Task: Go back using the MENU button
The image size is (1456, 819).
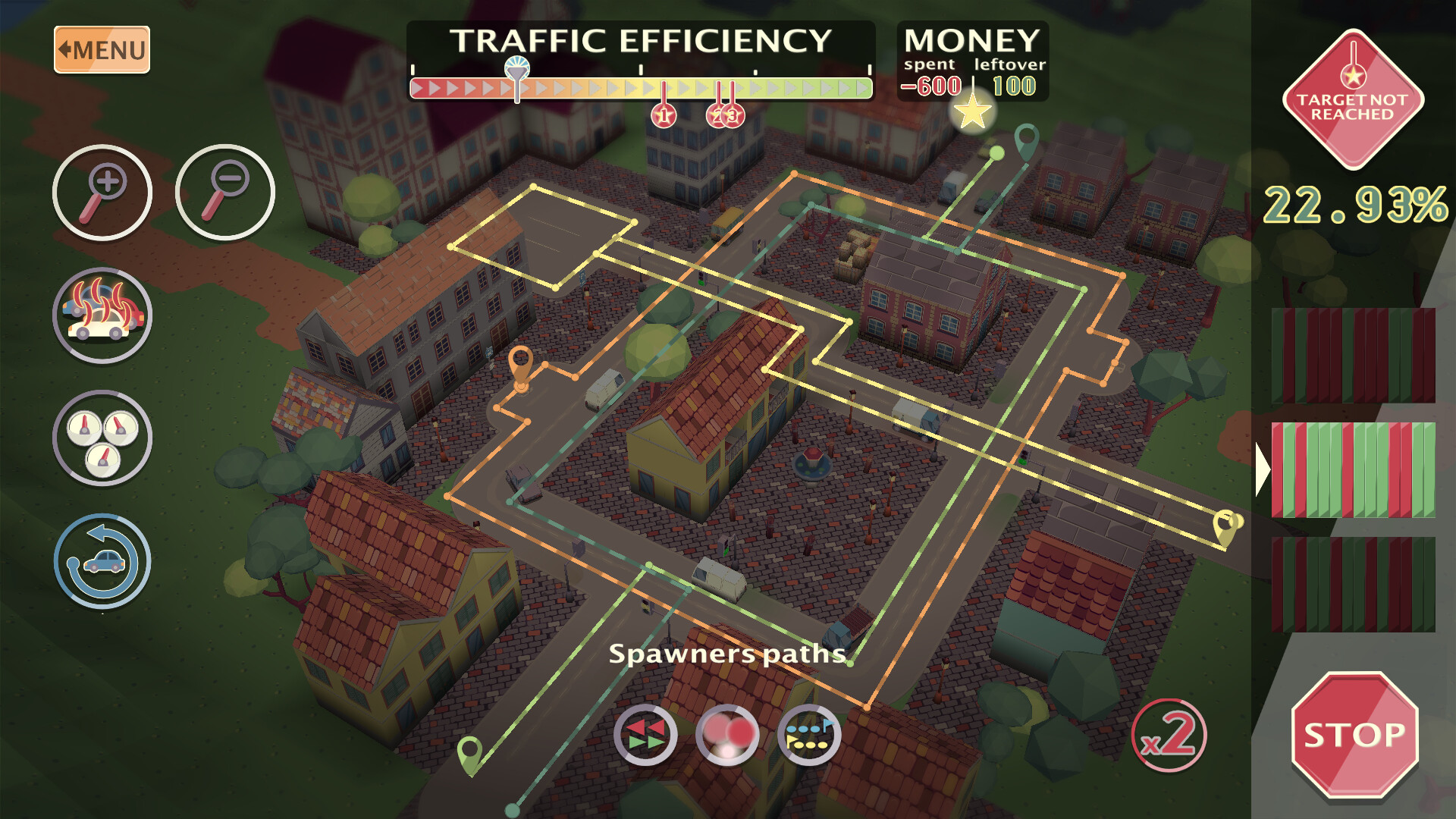Action: [x=101, y=49]
